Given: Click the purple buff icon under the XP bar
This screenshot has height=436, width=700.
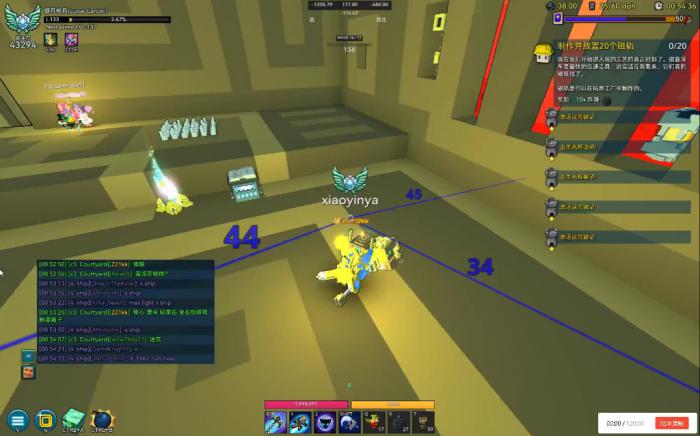Looking at the screenshot, I should pos(72,40).
